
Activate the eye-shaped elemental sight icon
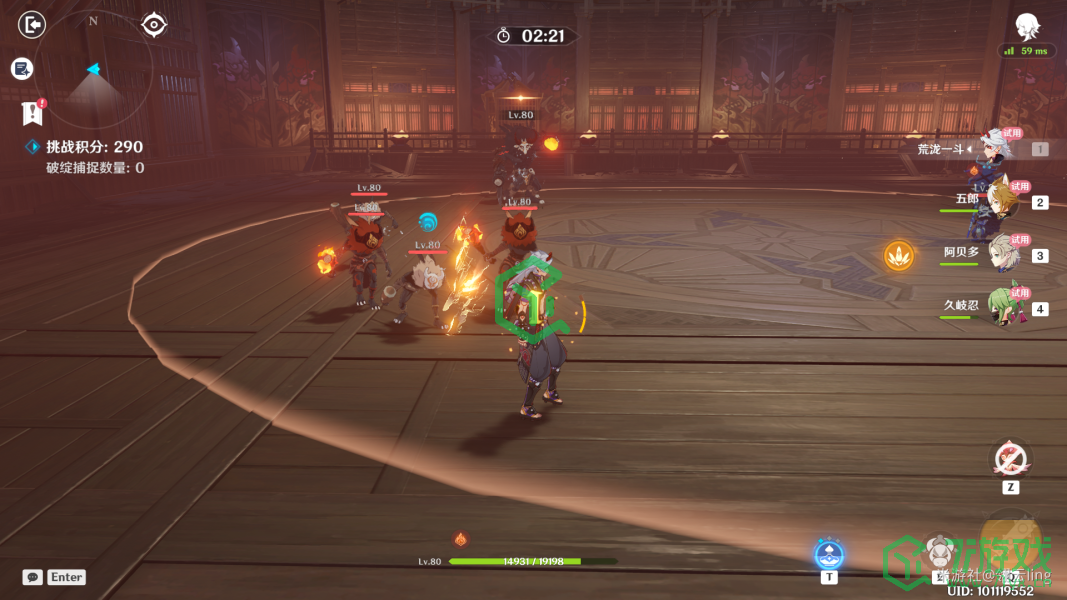click(154, 24)
